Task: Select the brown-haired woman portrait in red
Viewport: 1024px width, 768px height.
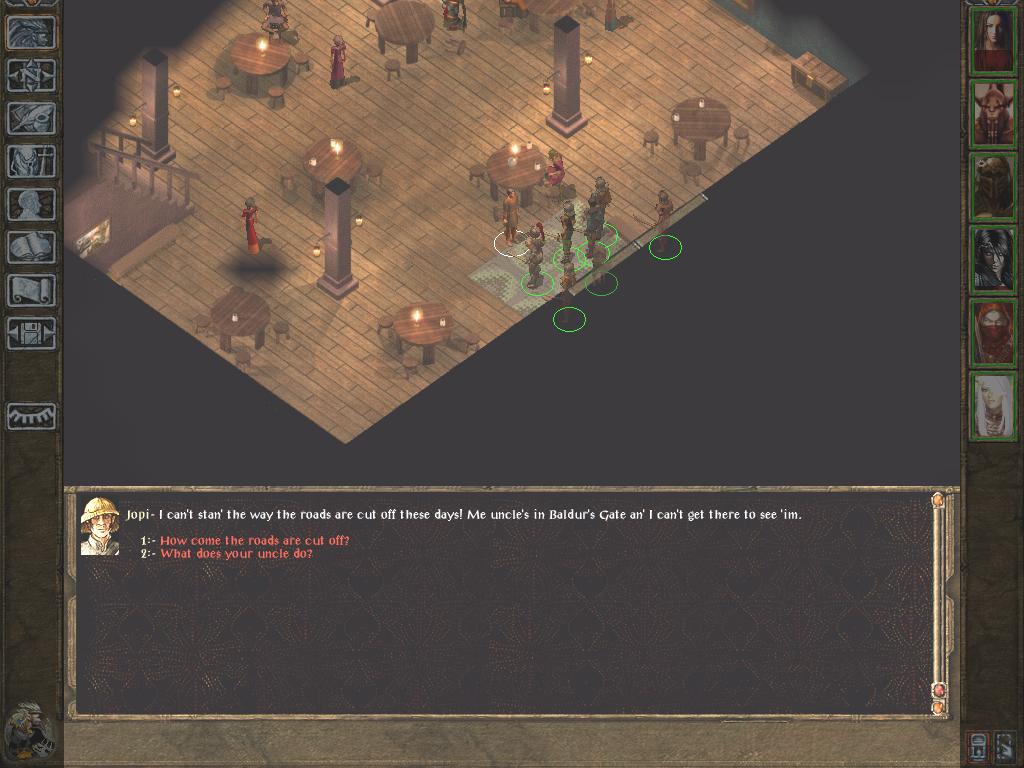Action: (x=993, y=42)
